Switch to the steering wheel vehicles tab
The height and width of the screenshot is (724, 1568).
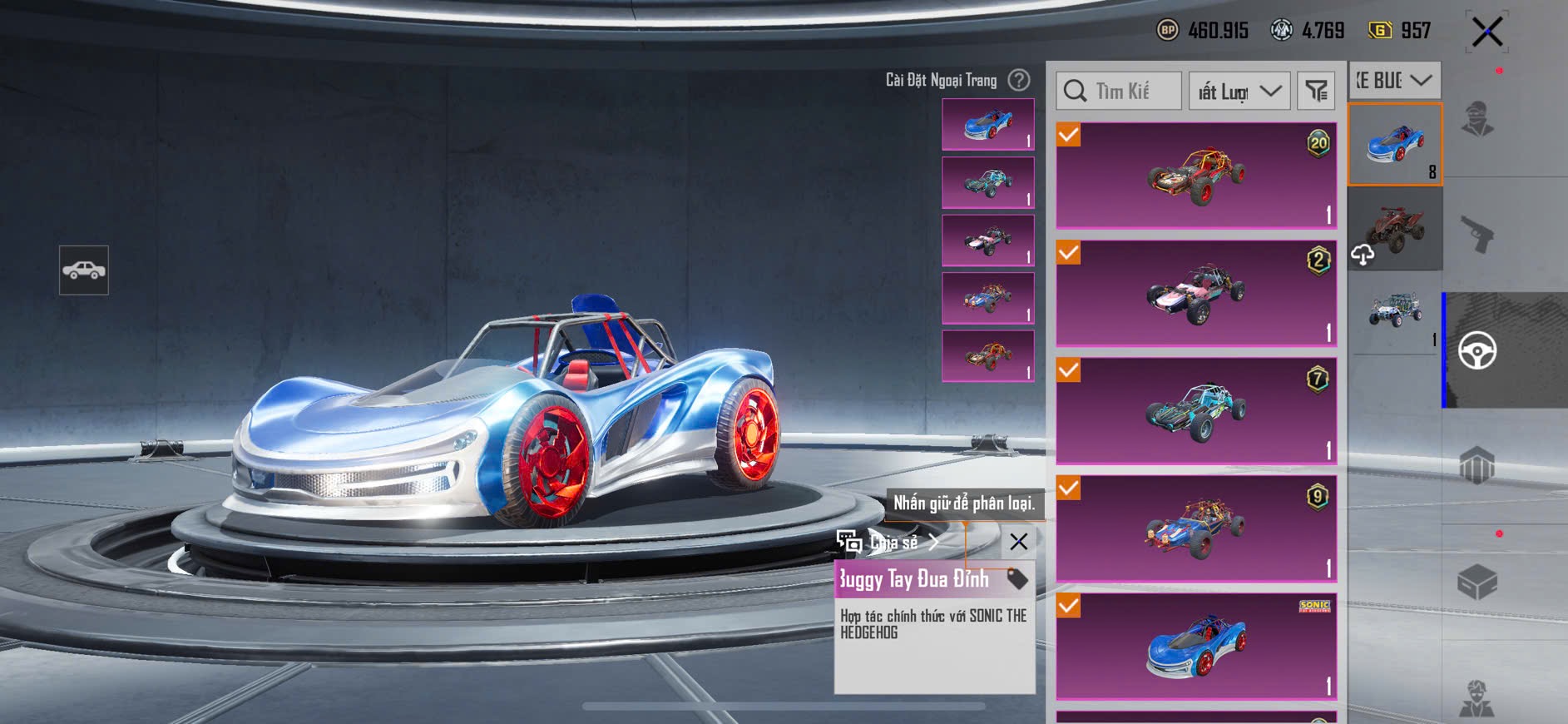[x=1477, y=350]
